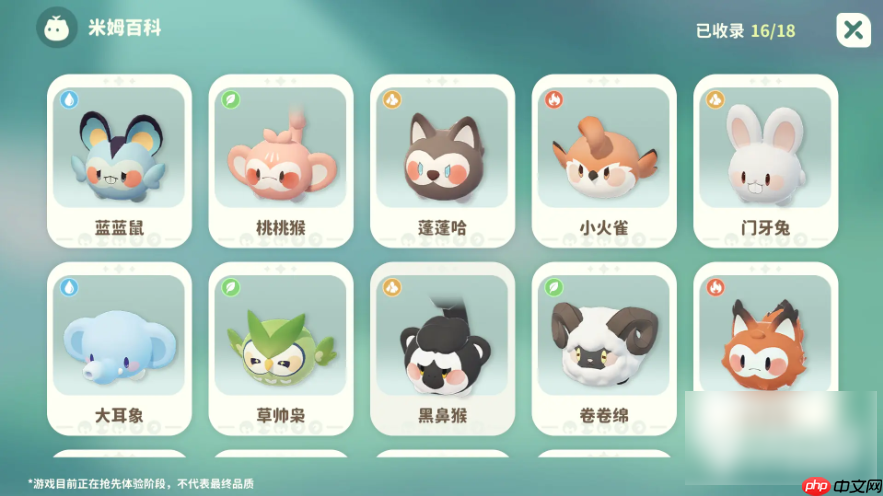The image size is (883, 496).
Task: Close the 米姆百科 encyclopedia screen
Action: click(x=853, y=30)
